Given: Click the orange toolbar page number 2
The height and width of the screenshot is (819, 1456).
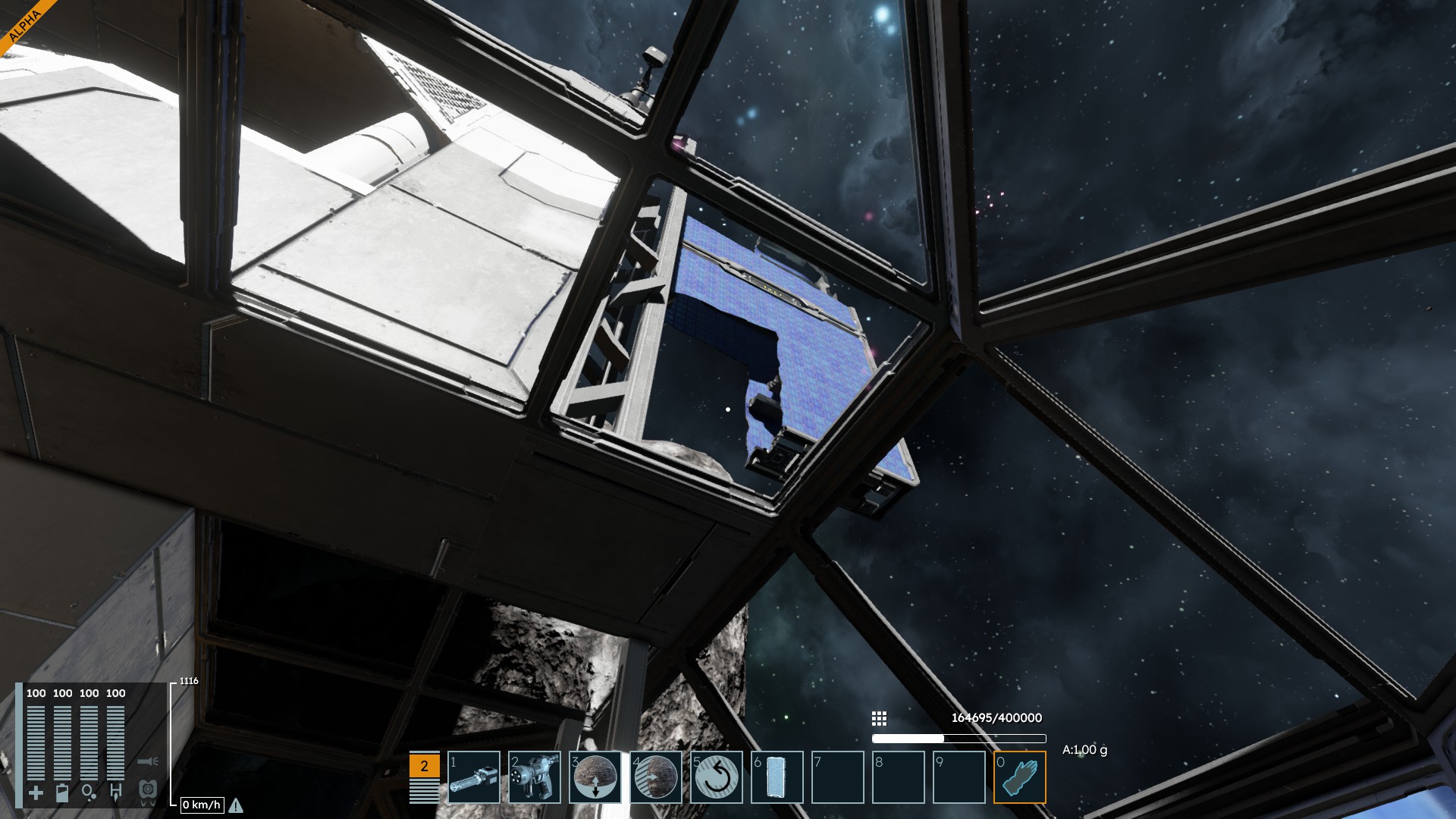Looking at the screenshot, I should click(424, 766).
